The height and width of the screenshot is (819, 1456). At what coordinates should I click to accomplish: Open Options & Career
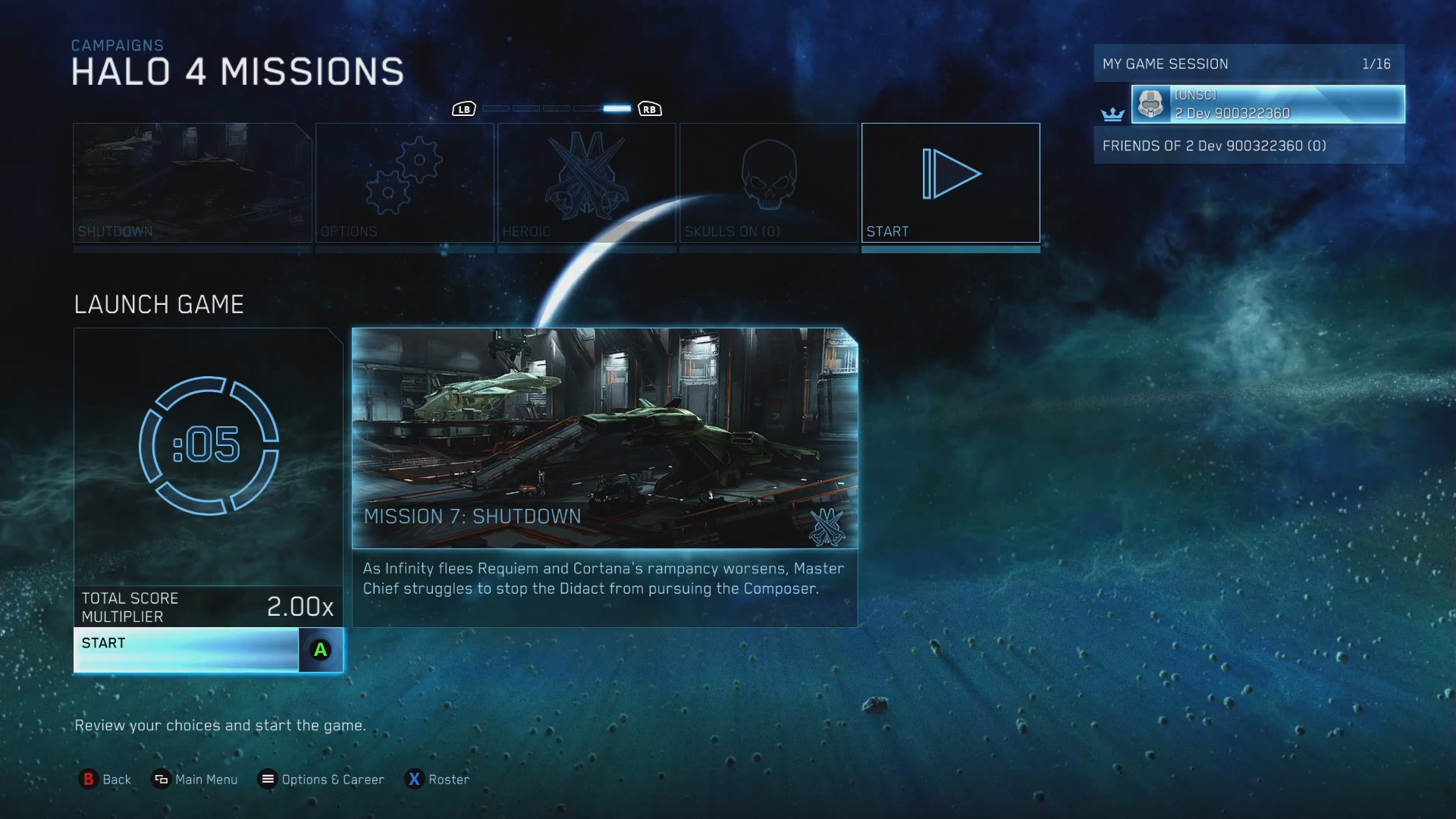[x=321, y=780]
